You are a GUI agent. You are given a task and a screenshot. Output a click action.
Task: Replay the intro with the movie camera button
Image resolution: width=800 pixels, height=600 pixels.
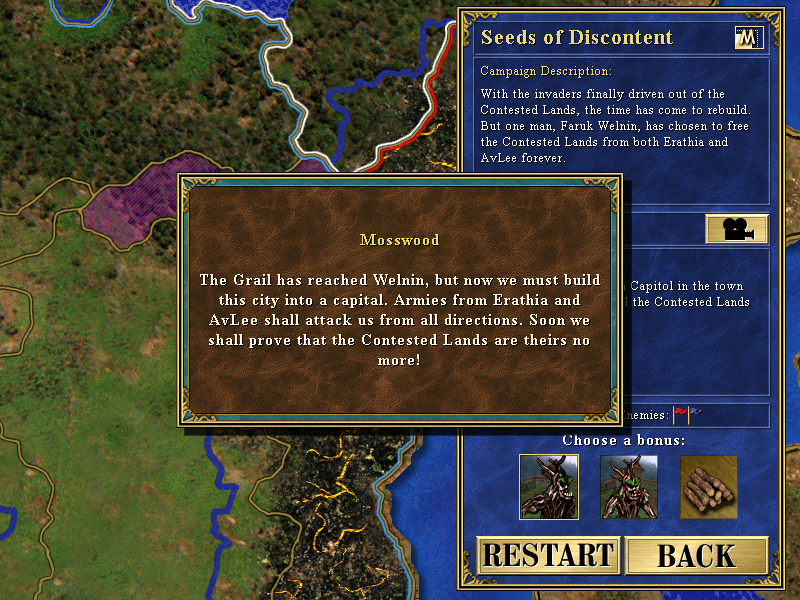click(x=736, y=229)
